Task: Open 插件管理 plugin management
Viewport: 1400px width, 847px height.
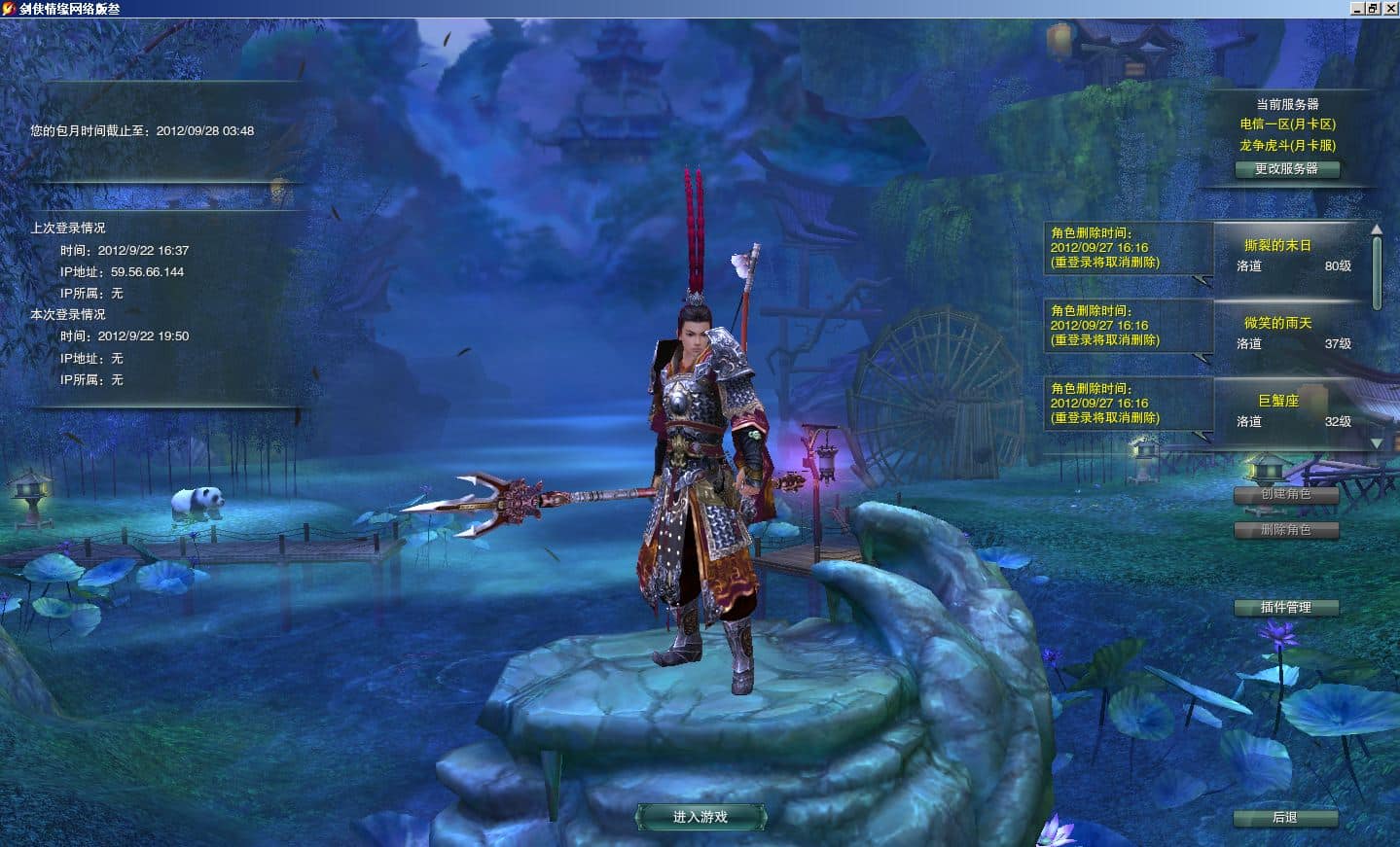Action: tap(1286, 608)
